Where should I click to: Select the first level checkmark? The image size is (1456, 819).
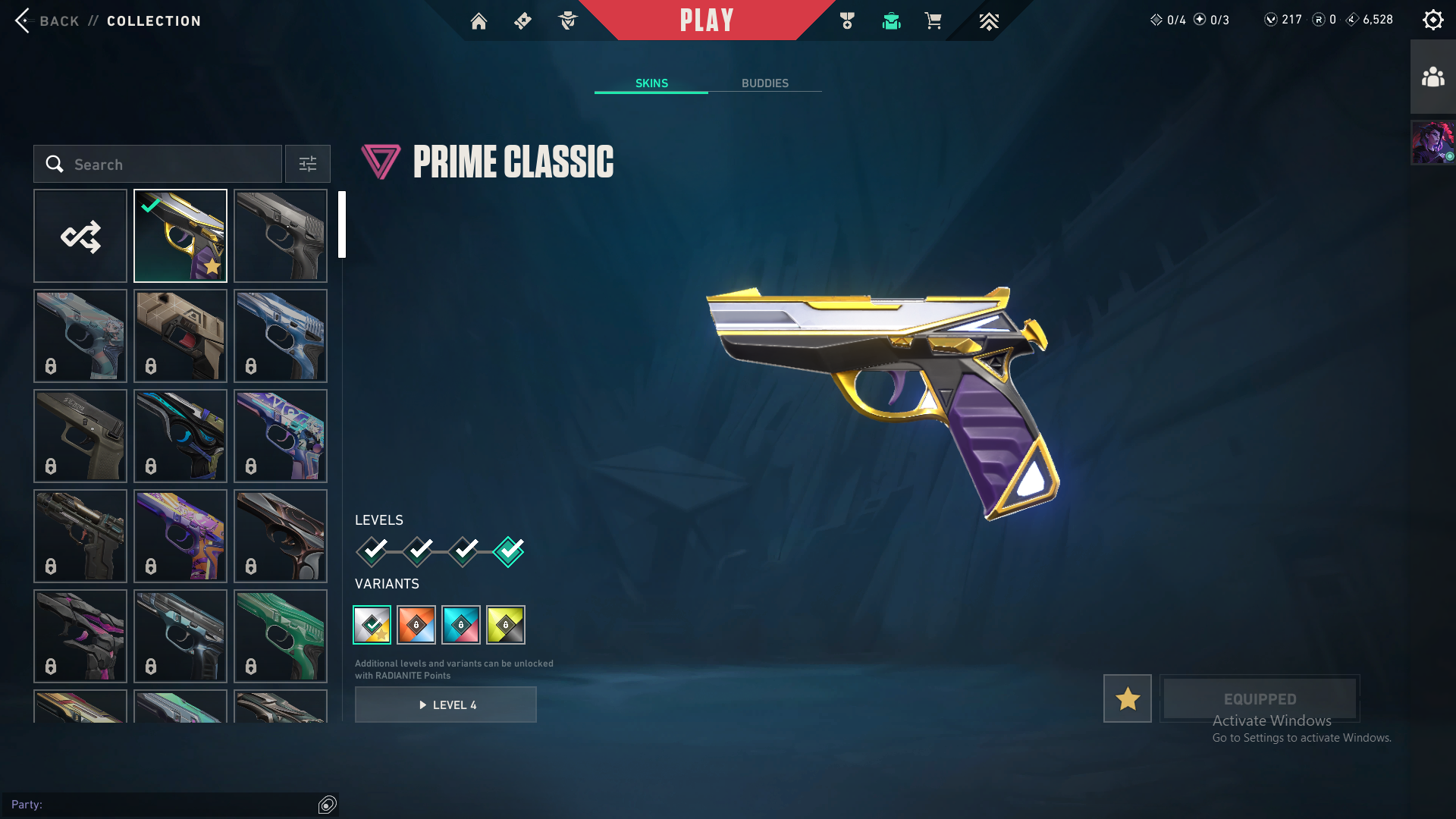(372, 551)
